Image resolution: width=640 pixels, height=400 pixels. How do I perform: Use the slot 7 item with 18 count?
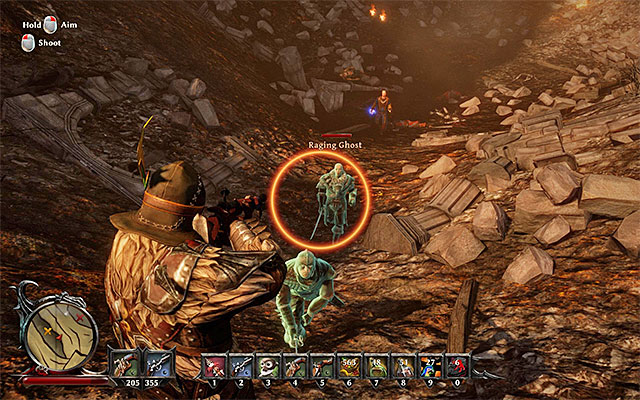pyautogui.click(x=376, y=366)
